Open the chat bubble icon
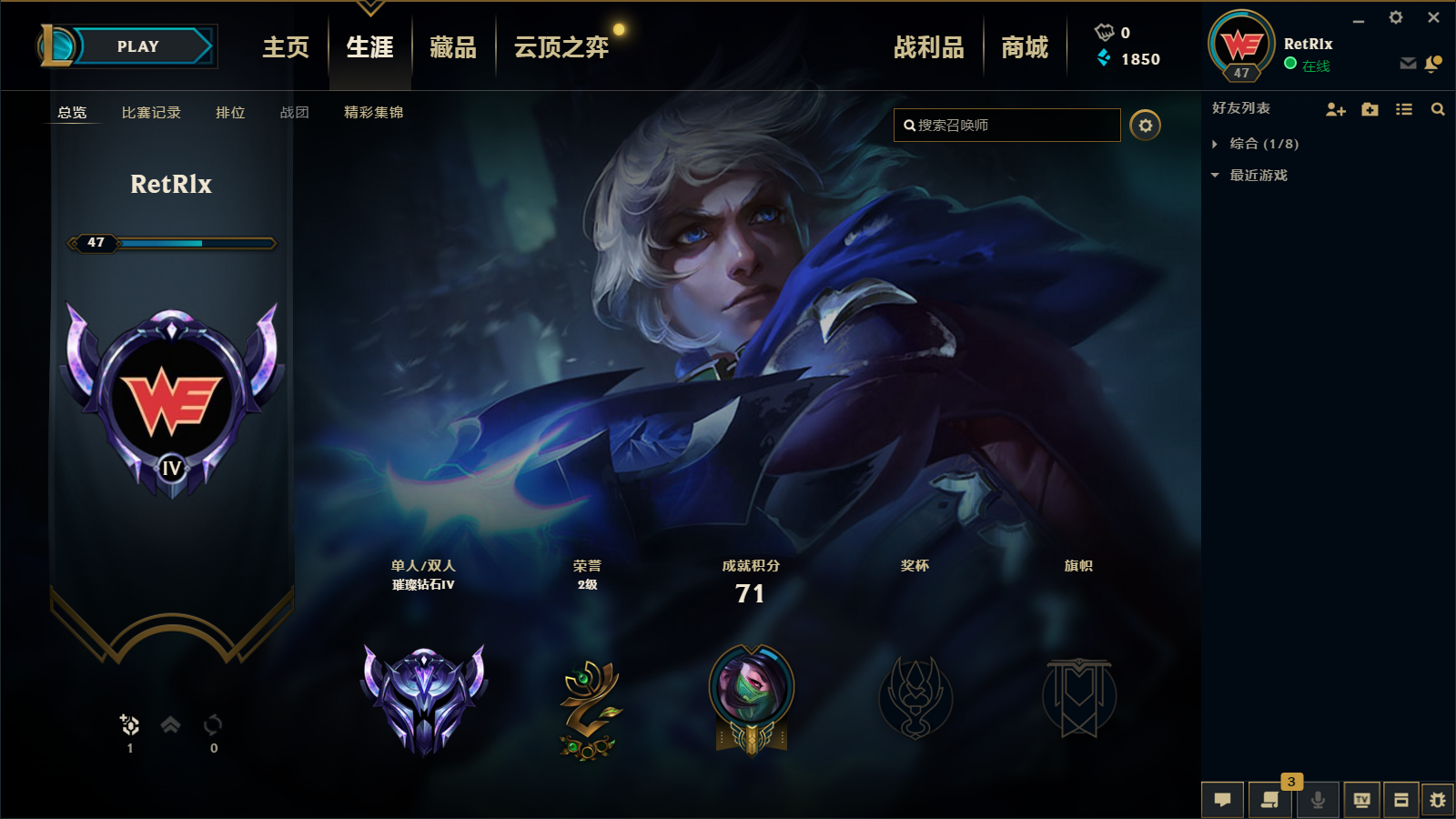The width and height of the screenshot is (1456, 819). 1223,800
